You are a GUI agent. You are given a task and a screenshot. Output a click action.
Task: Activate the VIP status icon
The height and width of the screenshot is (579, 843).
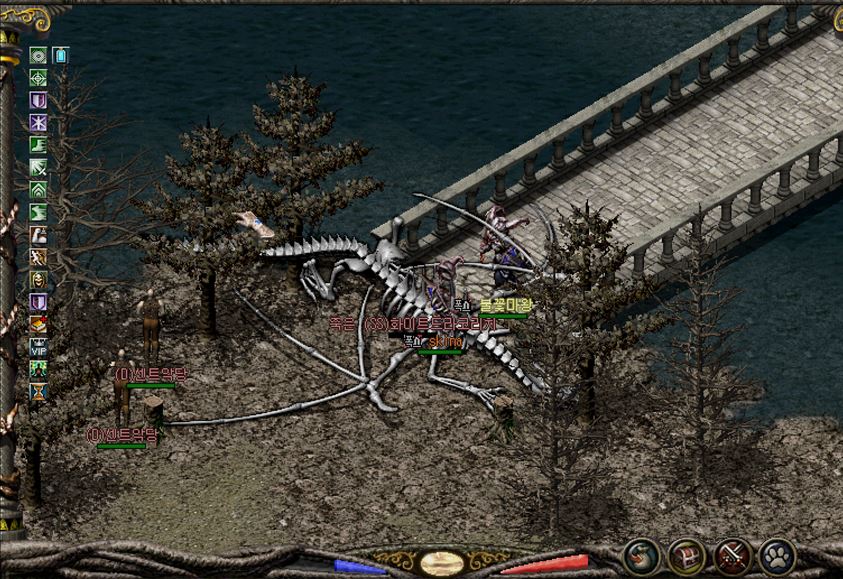pyautogui.click(x=38, y=347)
